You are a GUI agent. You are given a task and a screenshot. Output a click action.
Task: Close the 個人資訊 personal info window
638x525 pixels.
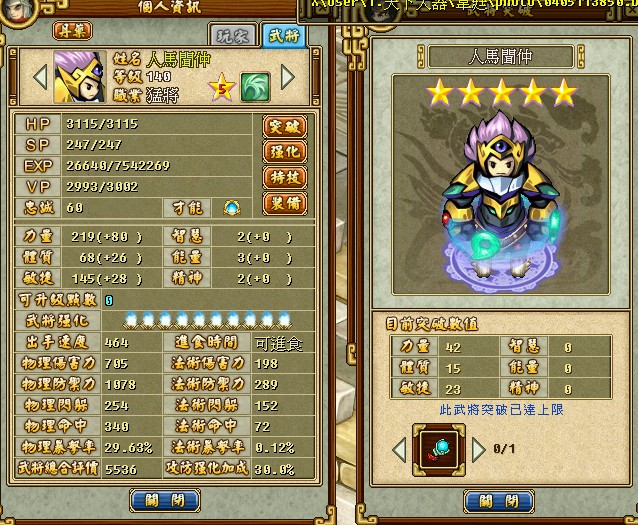point(165,500)
